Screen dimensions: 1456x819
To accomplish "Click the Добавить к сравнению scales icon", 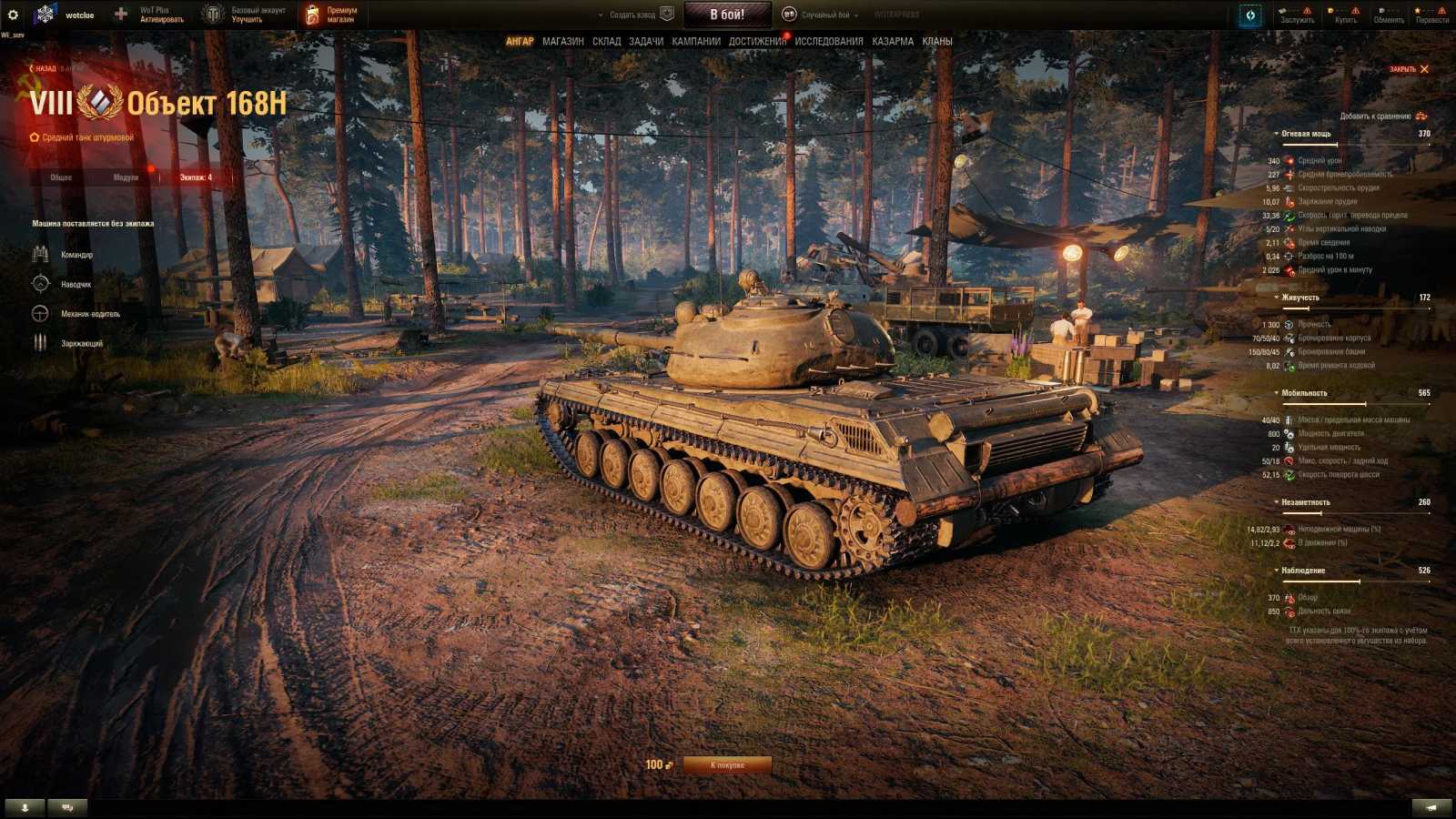I will pos(1420,116).
